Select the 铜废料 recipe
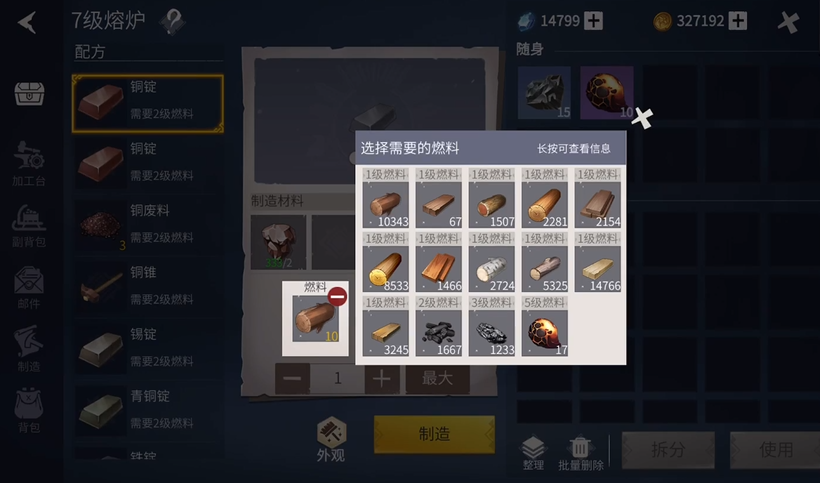 point(147,227)
